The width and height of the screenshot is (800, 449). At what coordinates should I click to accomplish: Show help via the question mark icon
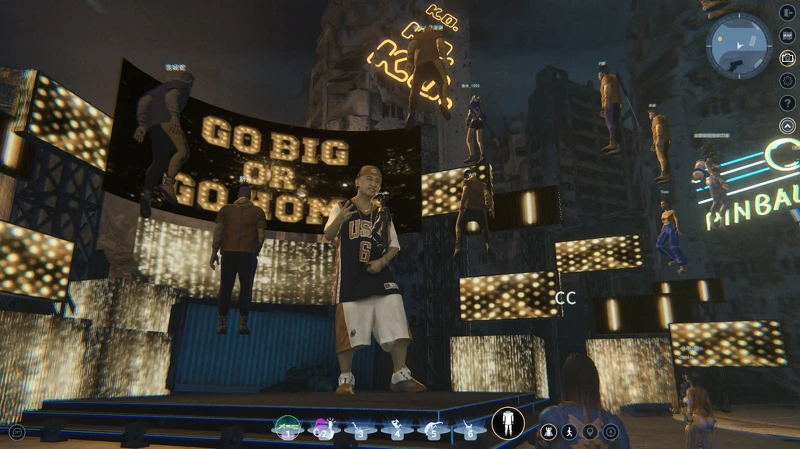787,103
